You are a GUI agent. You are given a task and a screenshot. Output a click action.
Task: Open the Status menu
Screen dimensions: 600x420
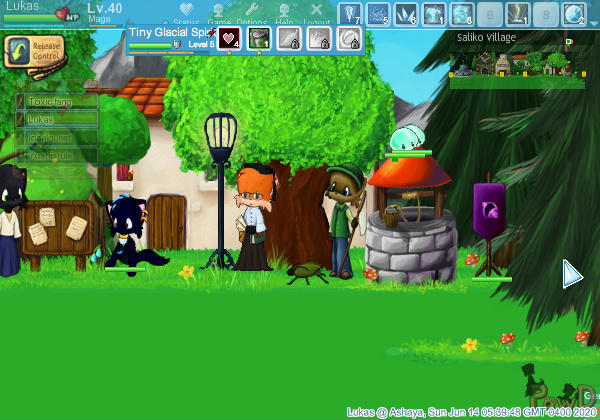tap(186, 14)
